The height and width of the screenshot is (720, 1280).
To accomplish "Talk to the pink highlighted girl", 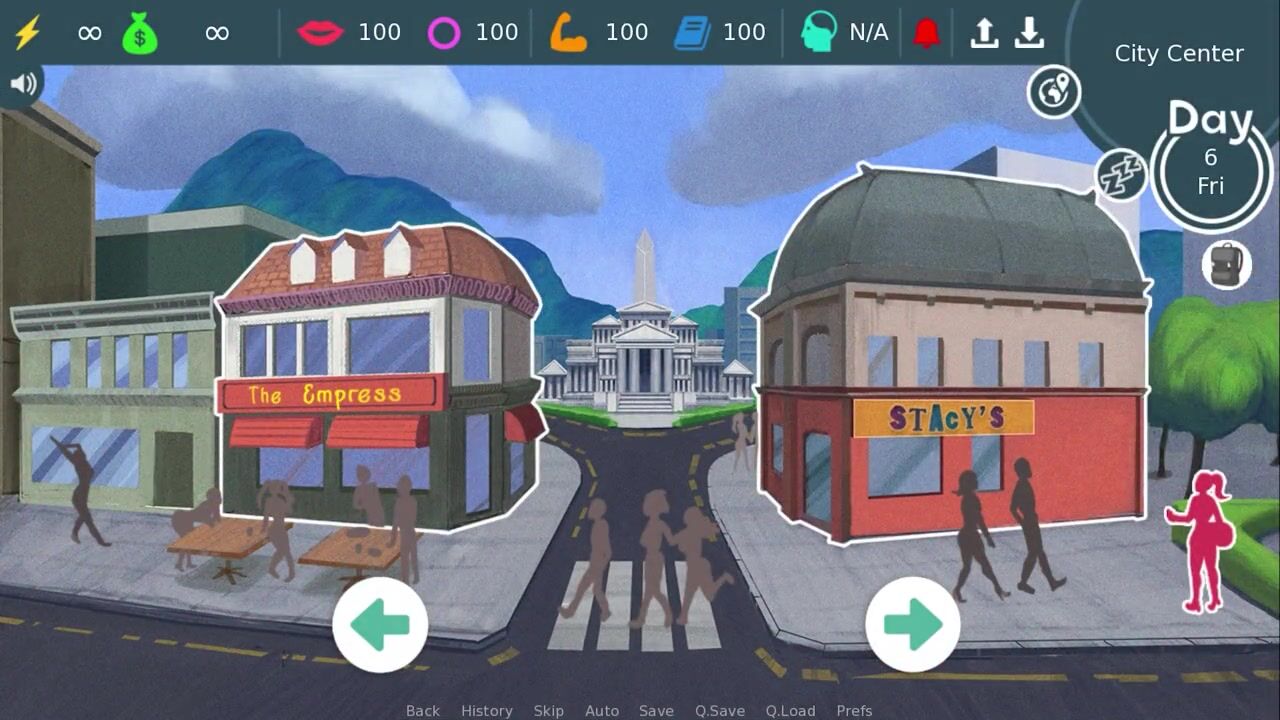I will click(x=1202, y=540).
